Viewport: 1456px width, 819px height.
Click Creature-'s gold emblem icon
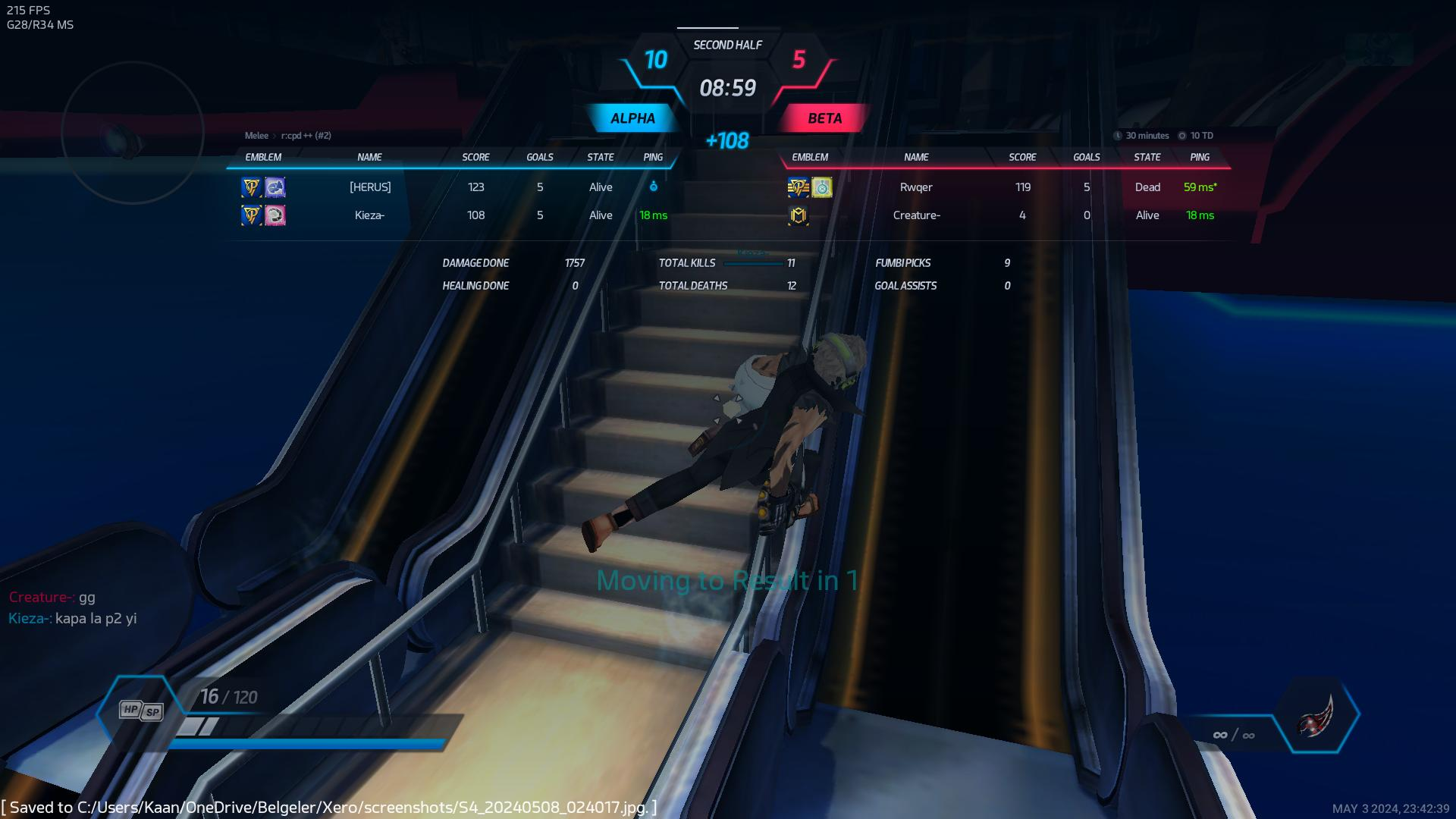[x=798, y=216]
